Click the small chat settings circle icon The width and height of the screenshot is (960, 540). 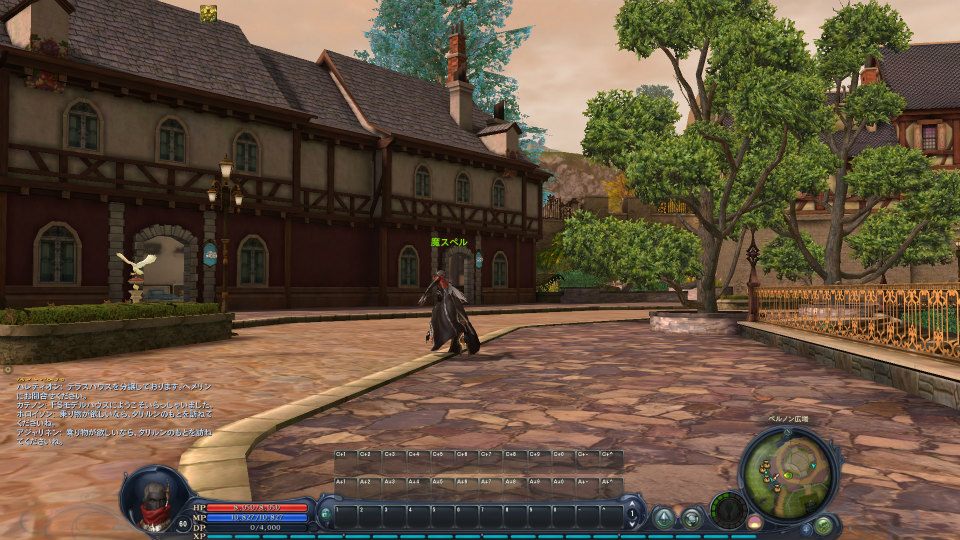(7, 370)
